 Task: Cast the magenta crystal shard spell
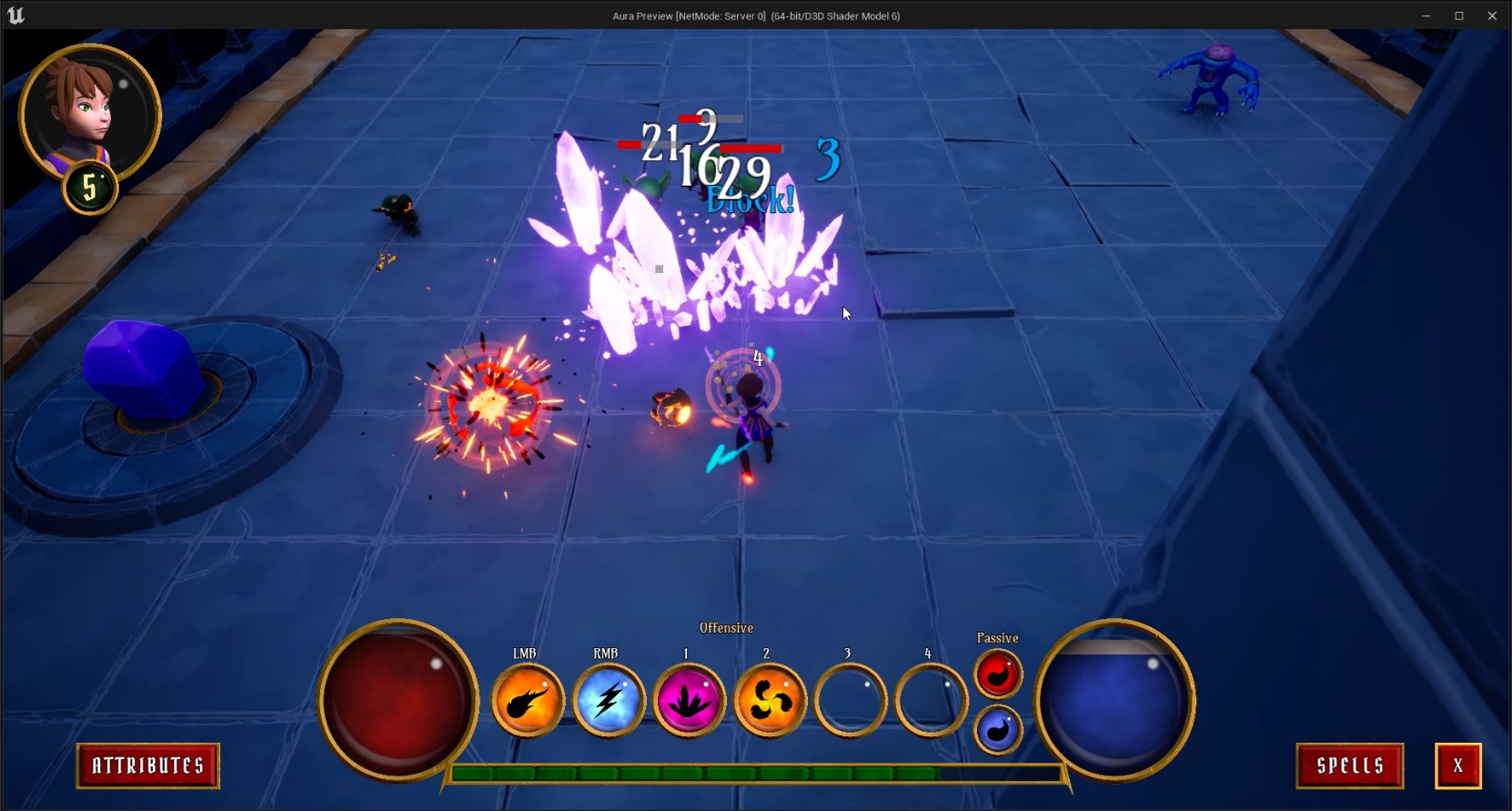(x=689, y=701)
